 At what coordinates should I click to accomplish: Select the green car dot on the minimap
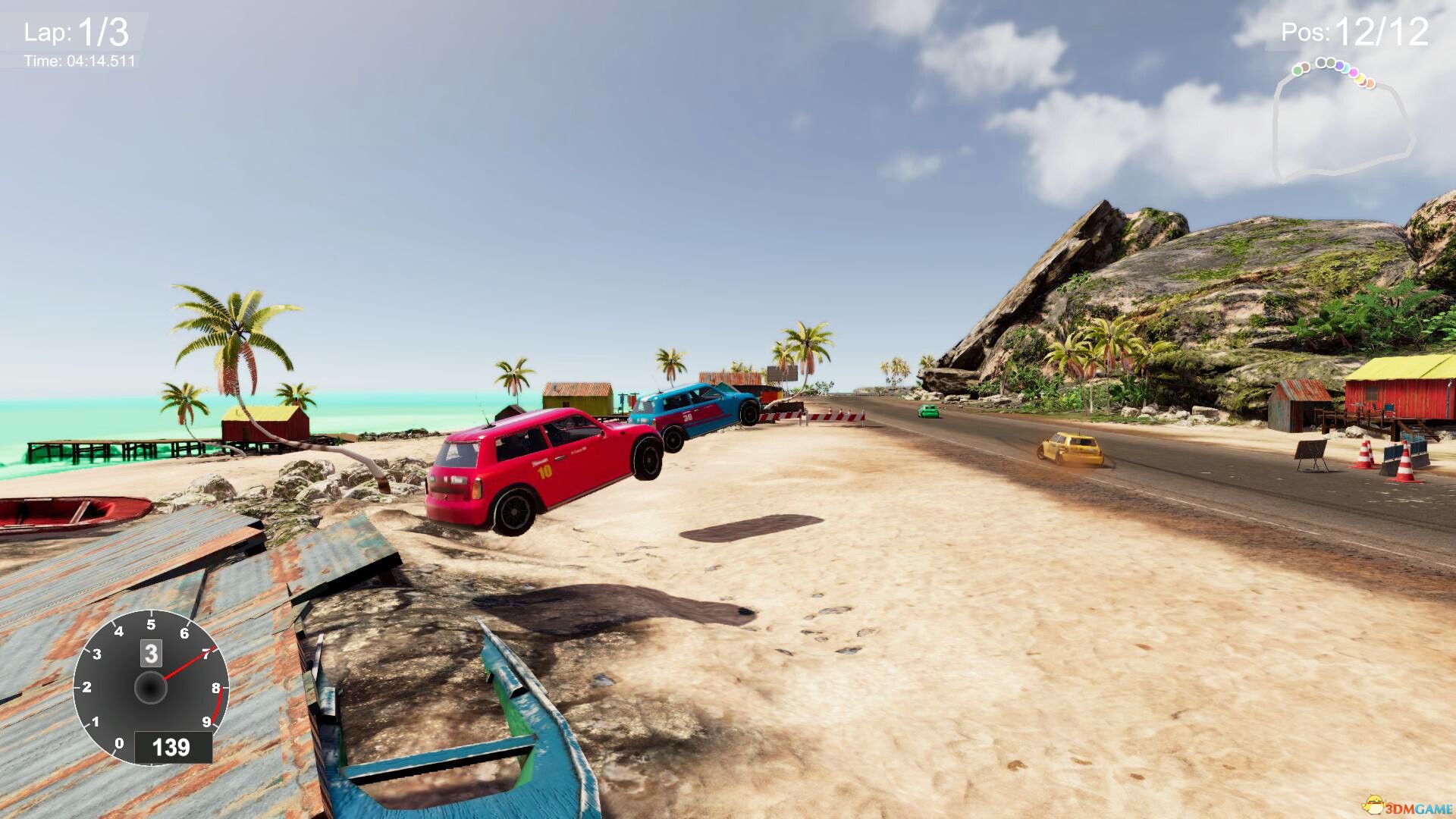tap(1298, 70)
